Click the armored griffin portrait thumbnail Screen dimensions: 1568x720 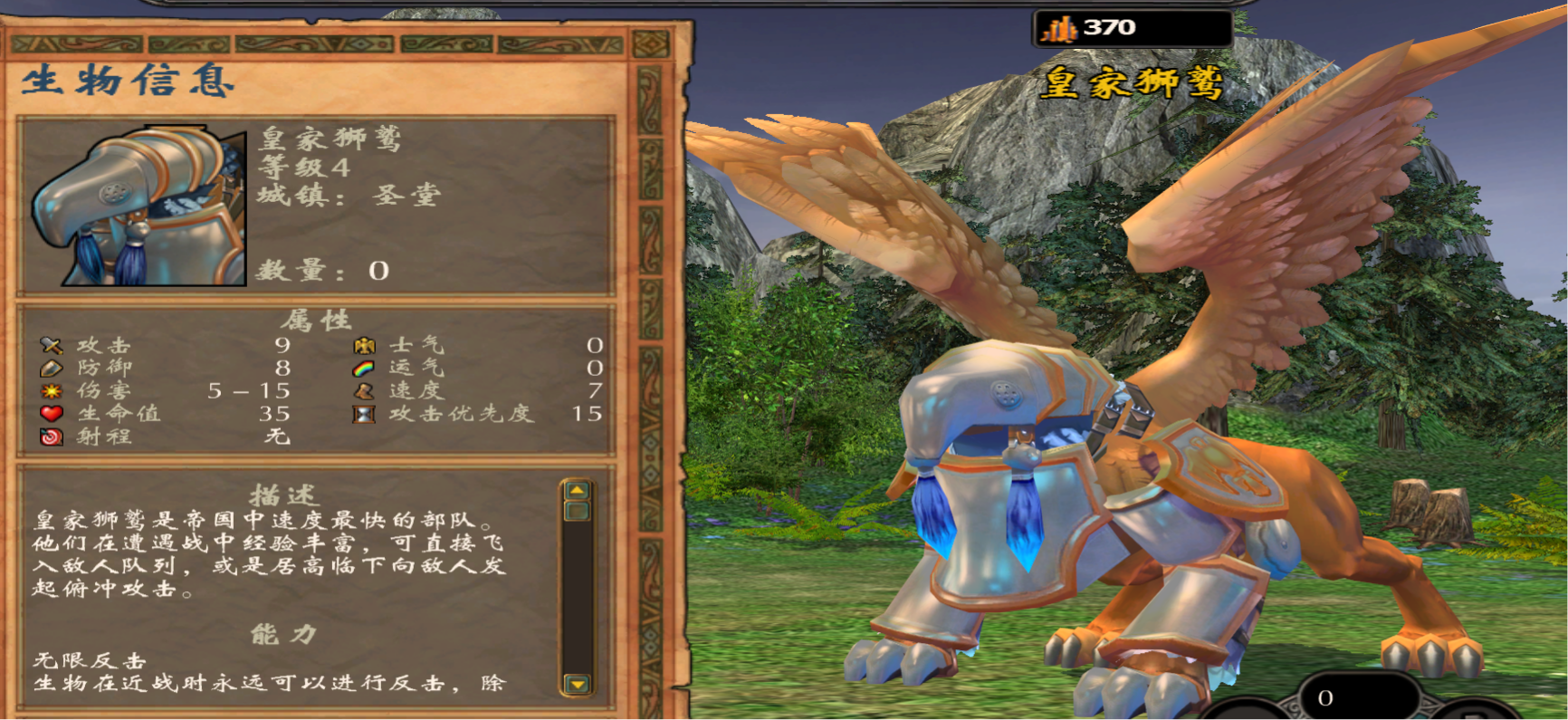[x=139, y=207]
